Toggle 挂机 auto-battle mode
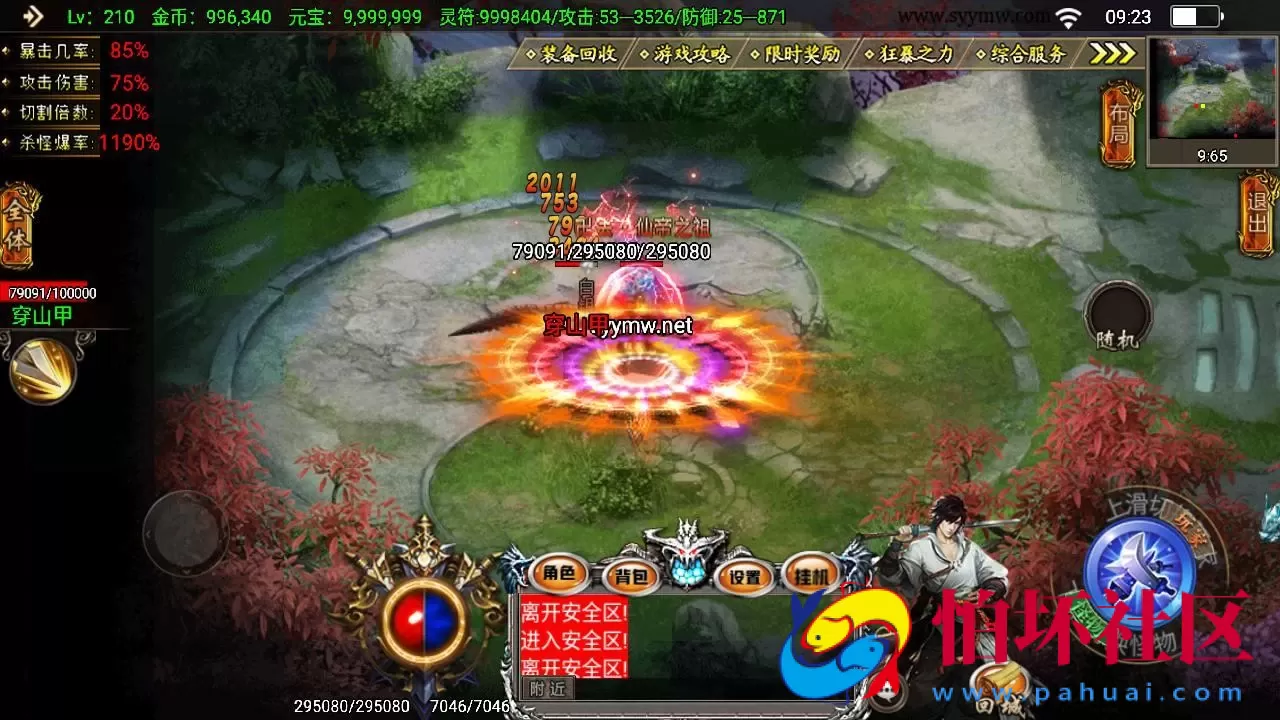The image size is (1280, 720). pos(811,577)
